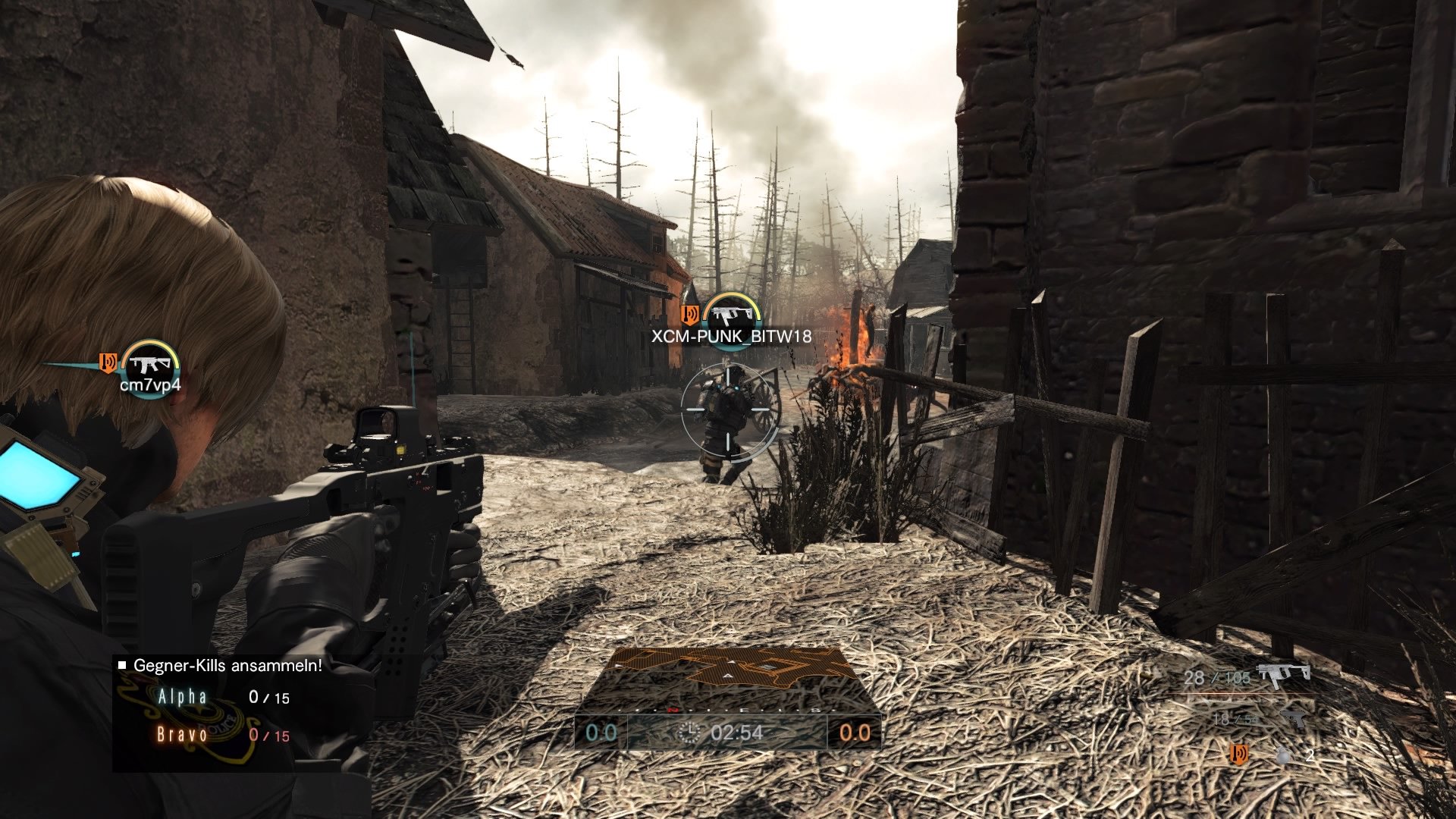Toggle the red N compass marker
The height and width of the screenshot is (819, 1456).
[673, 710]
